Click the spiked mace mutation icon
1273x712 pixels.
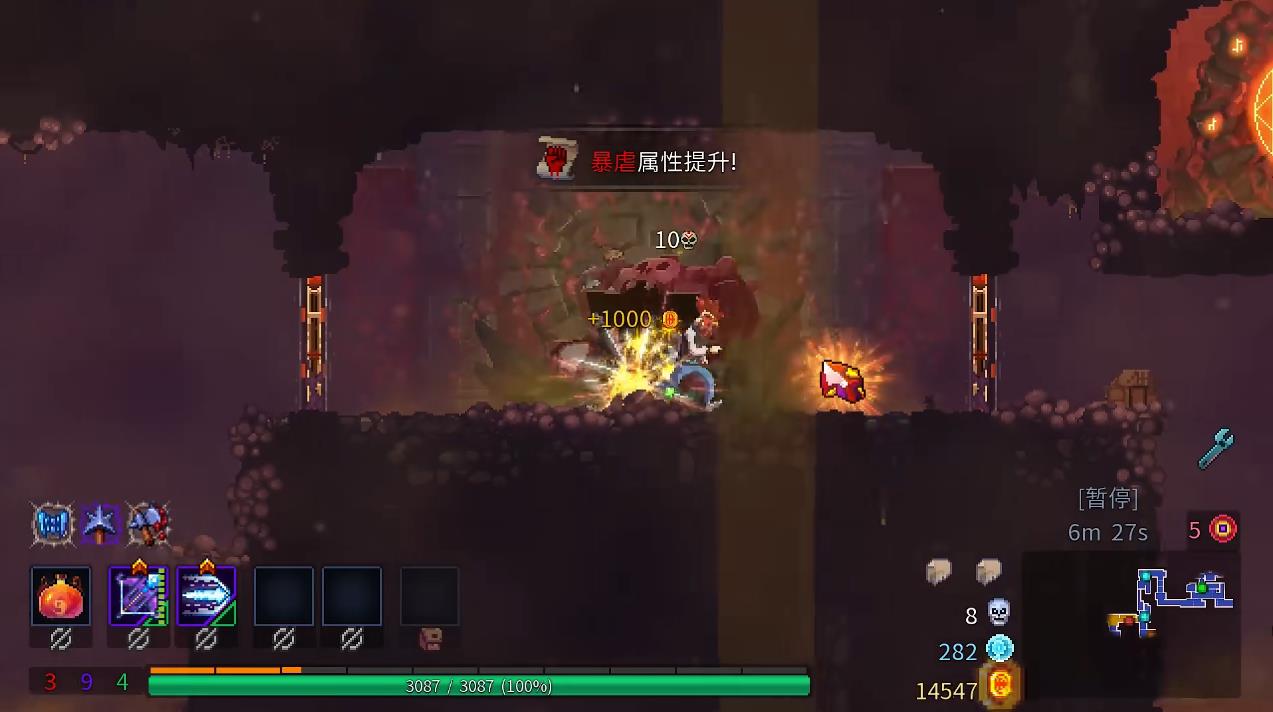101,524
